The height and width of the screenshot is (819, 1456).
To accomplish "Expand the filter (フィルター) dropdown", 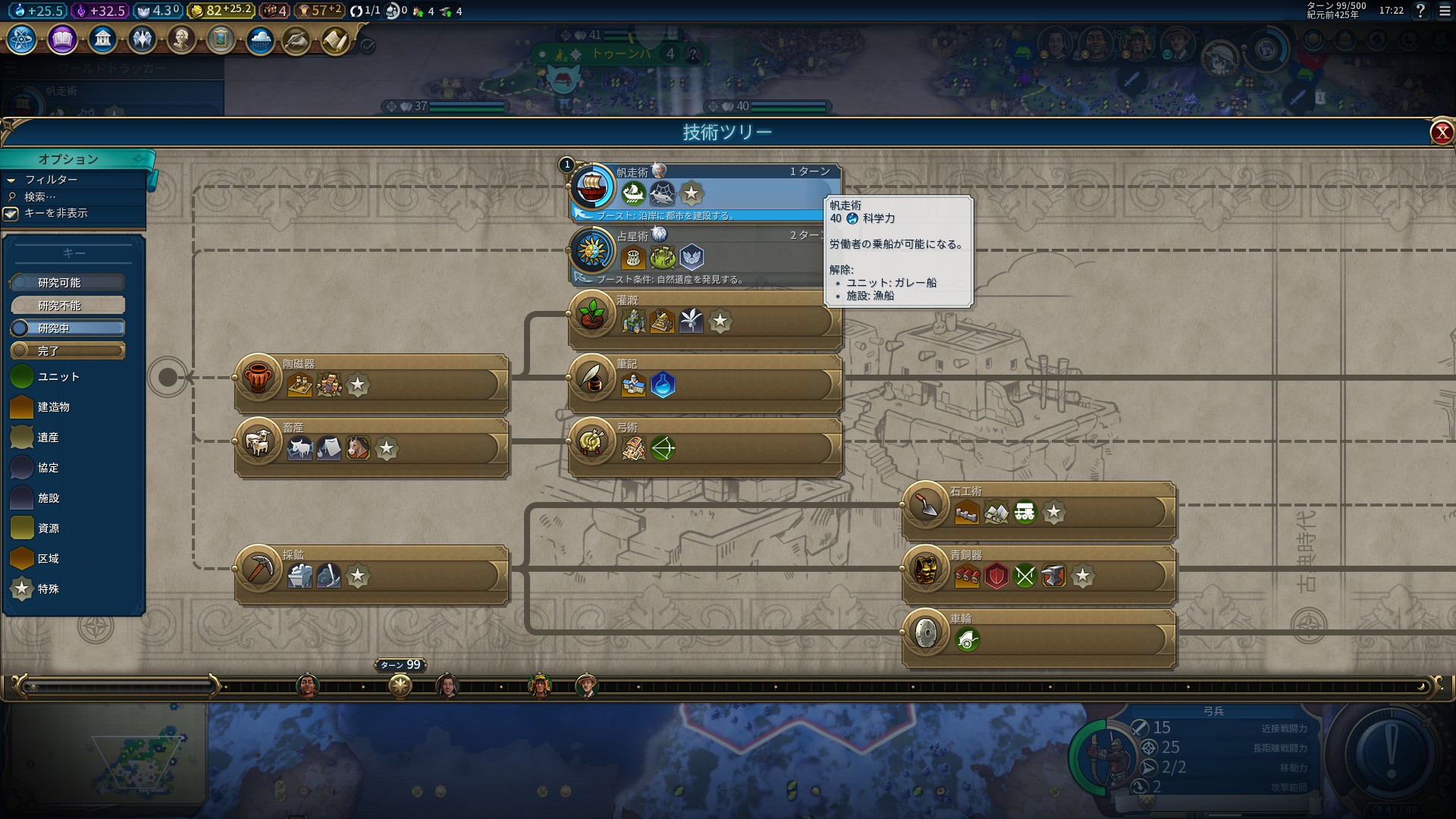I will tap(51, 180).
